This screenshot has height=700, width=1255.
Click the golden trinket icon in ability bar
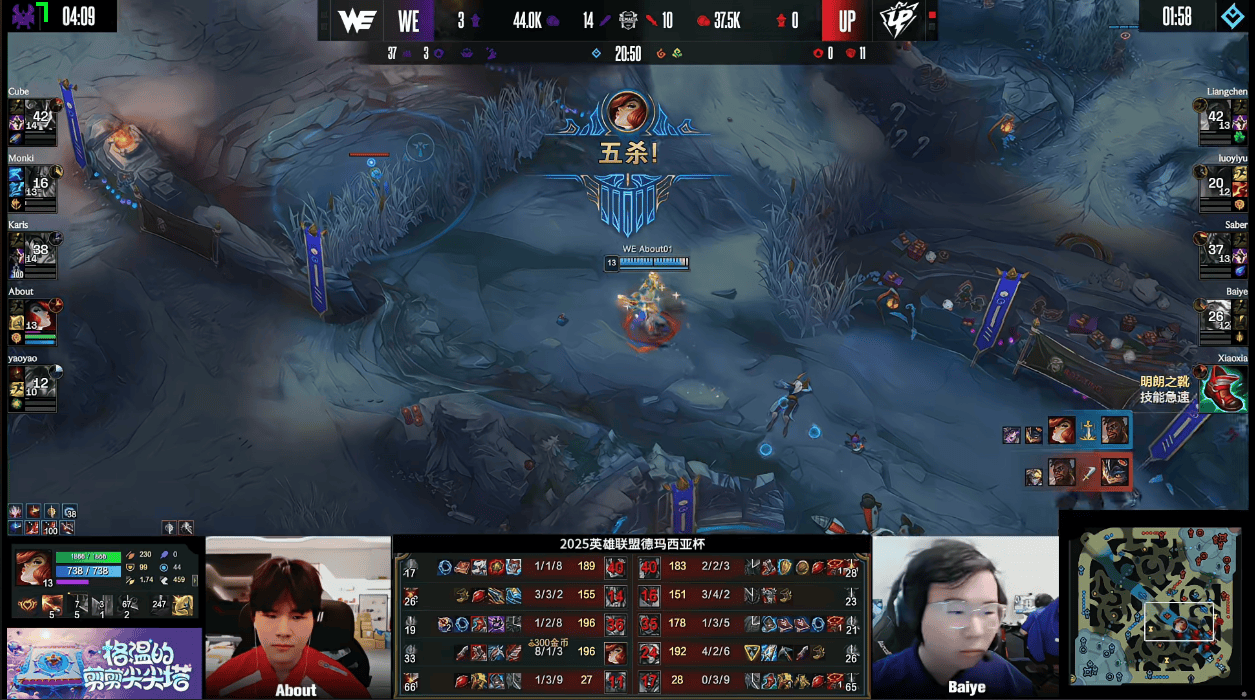183,604
